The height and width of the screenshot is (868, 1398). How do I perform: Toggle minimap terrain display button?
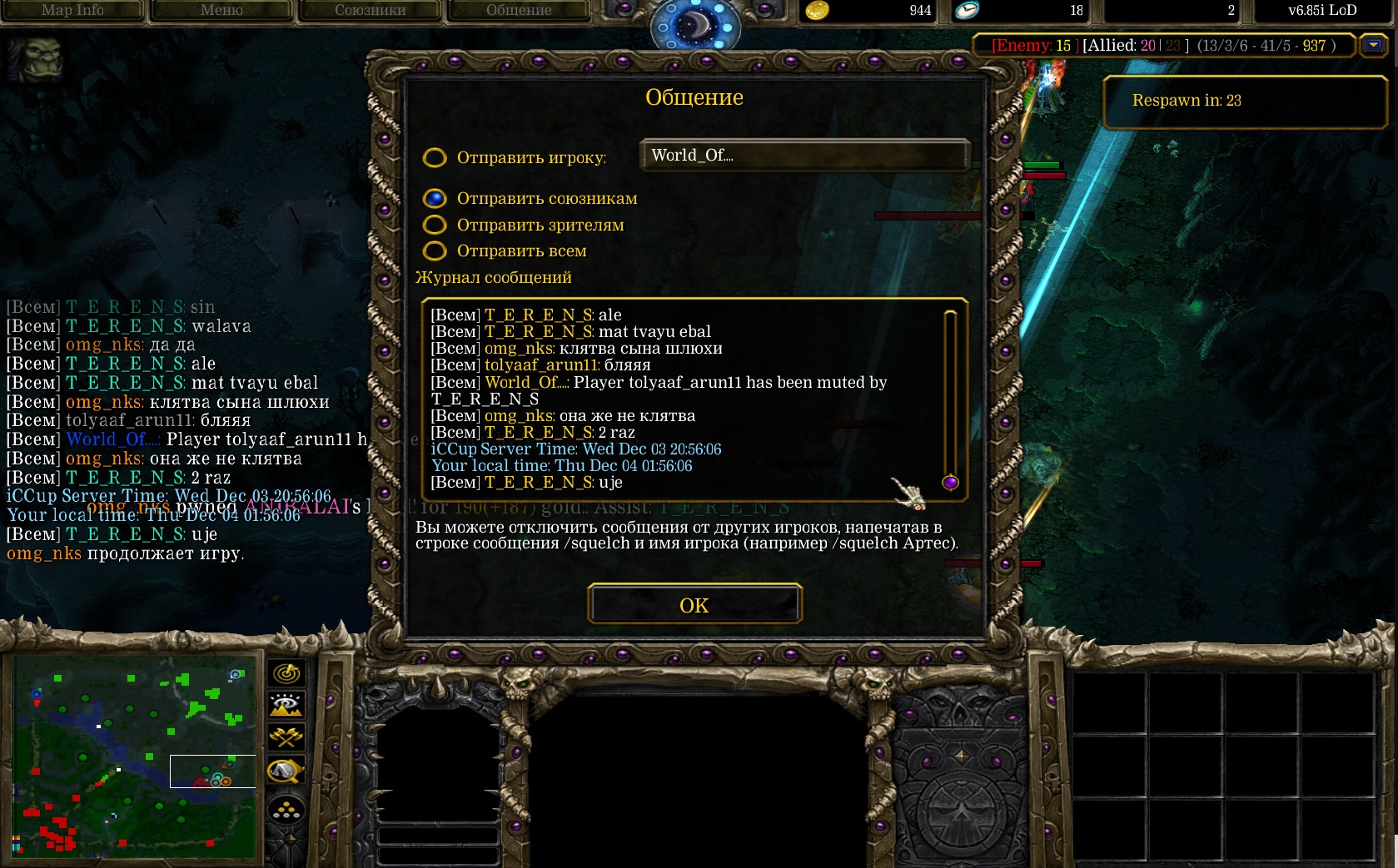[286, 705]
